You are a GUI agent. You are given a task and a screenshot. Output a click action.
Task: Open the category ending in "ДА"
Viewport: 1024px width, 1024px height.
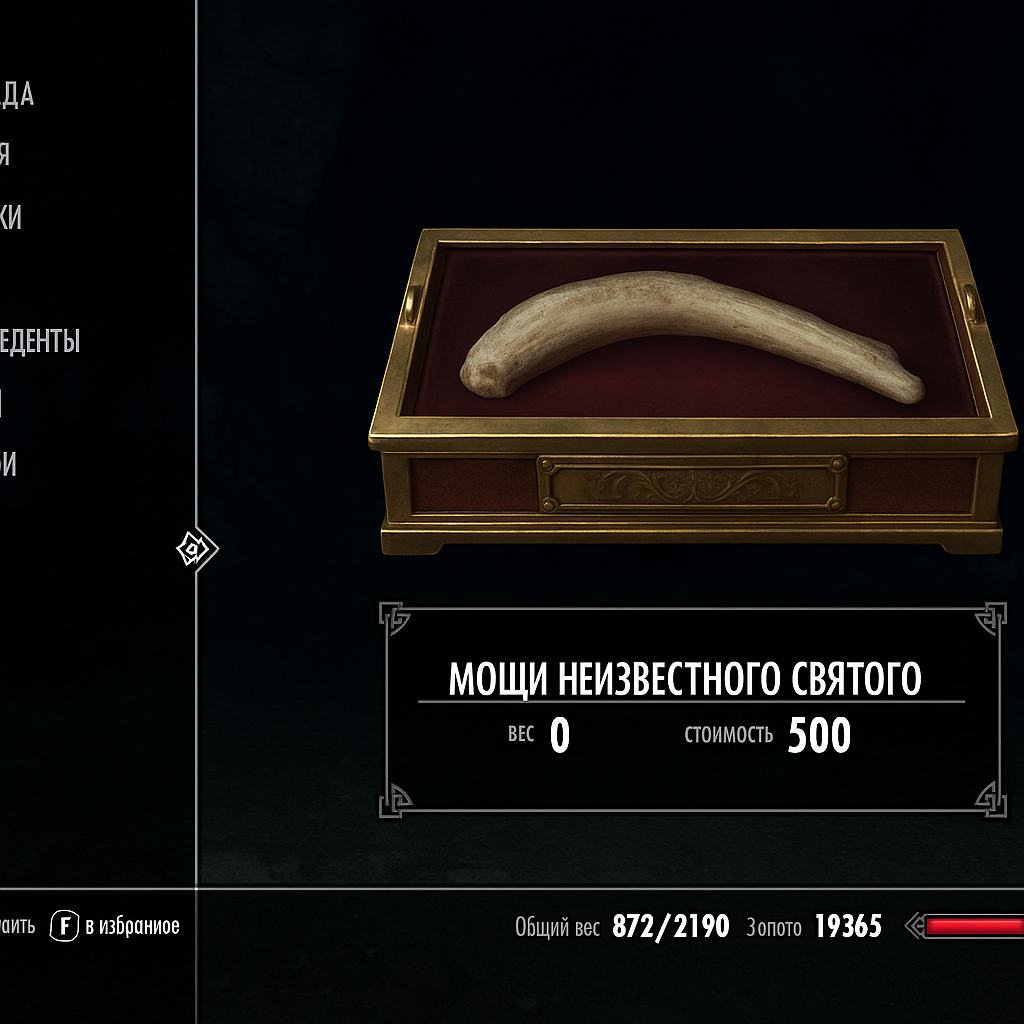tap(17, 95)
